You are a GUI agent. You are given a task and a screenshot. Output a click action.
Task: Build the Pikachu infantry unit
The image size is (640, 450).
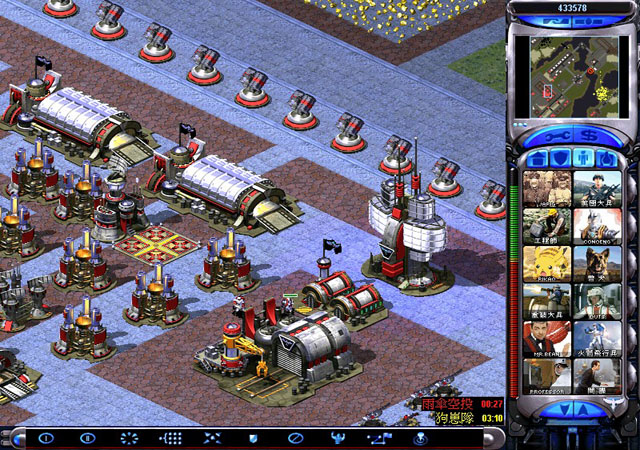click(x=546, y=263)
